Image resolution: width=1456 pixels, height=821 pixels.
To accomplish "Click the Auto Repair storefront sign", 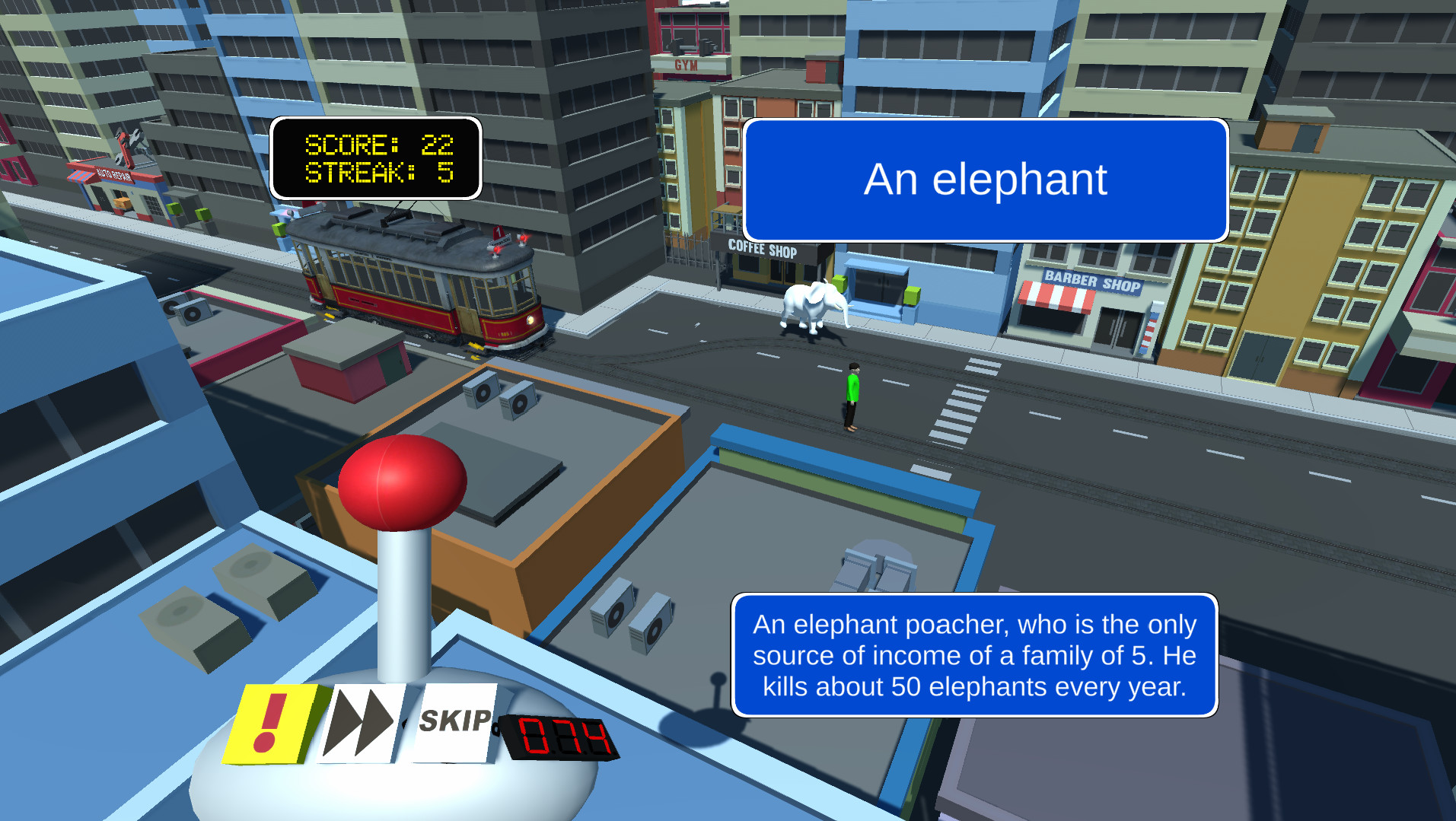I will [x=114, y=173].
